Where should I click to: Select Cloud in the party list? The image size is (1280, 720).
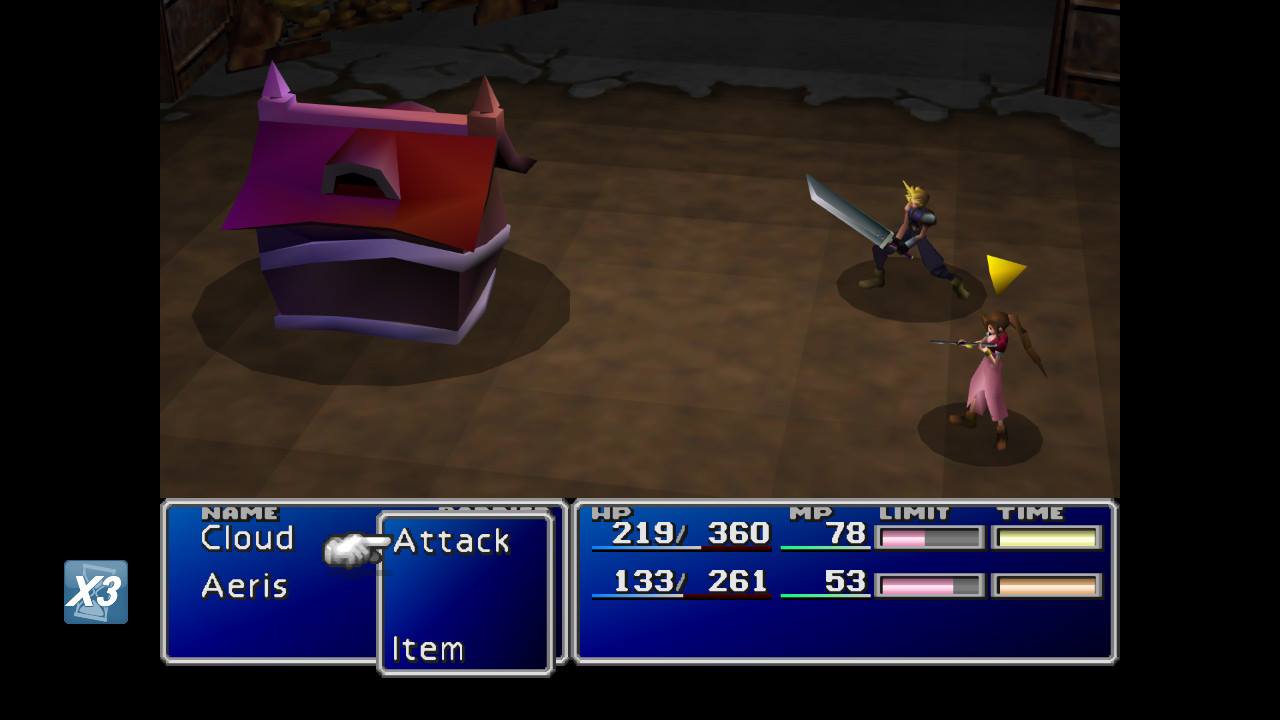247,538
